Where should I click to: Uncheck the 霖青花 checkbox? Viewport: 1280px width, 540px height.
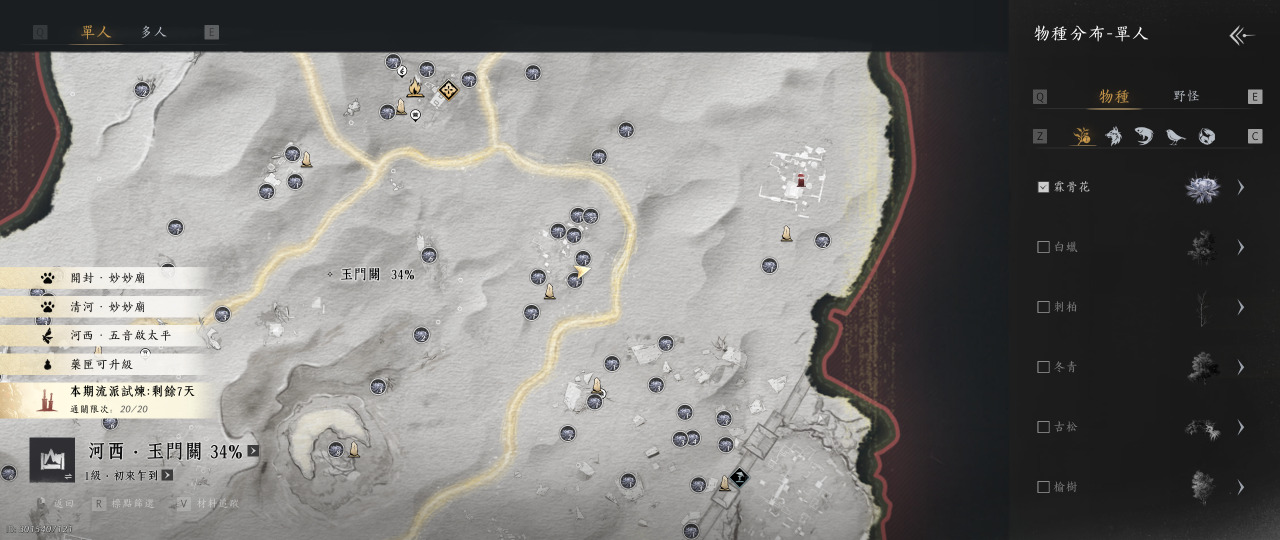pos(1044,187)
